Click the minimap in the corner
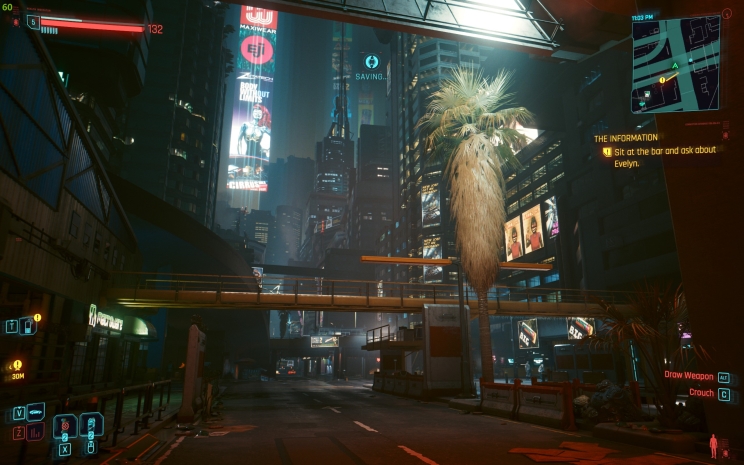744x465 pixels. (675, 64)
